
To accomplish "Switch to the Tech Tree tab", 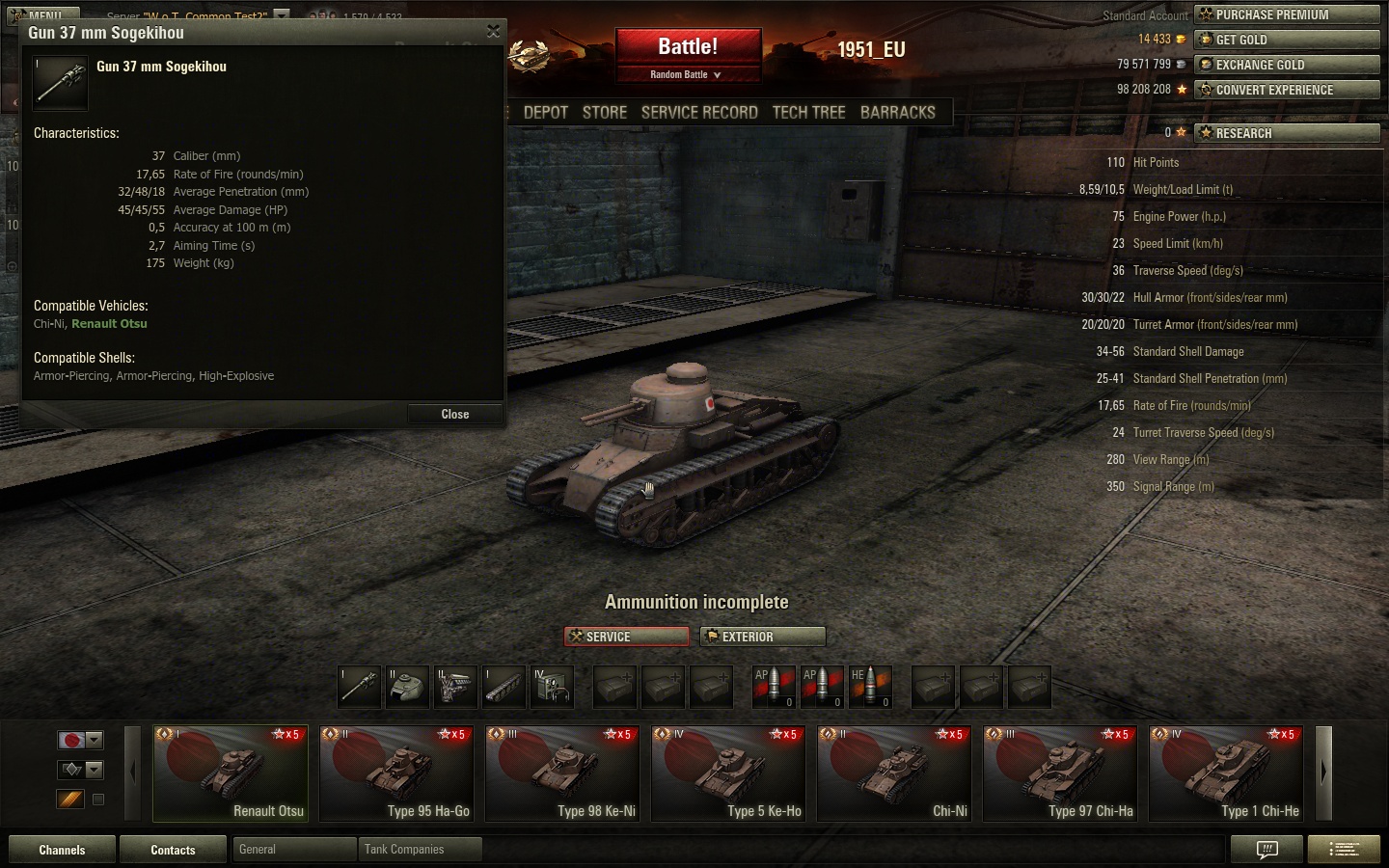I will (808, 113).
